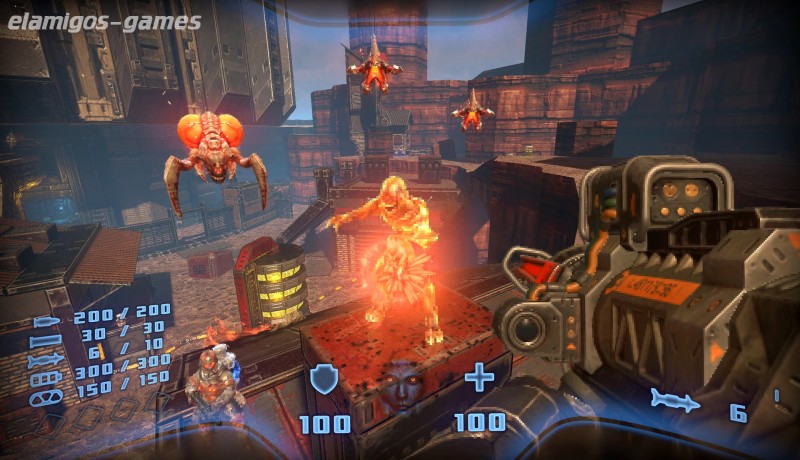Select the bullet ammo icon
This screenshot has width=800, height=460.
48,323
